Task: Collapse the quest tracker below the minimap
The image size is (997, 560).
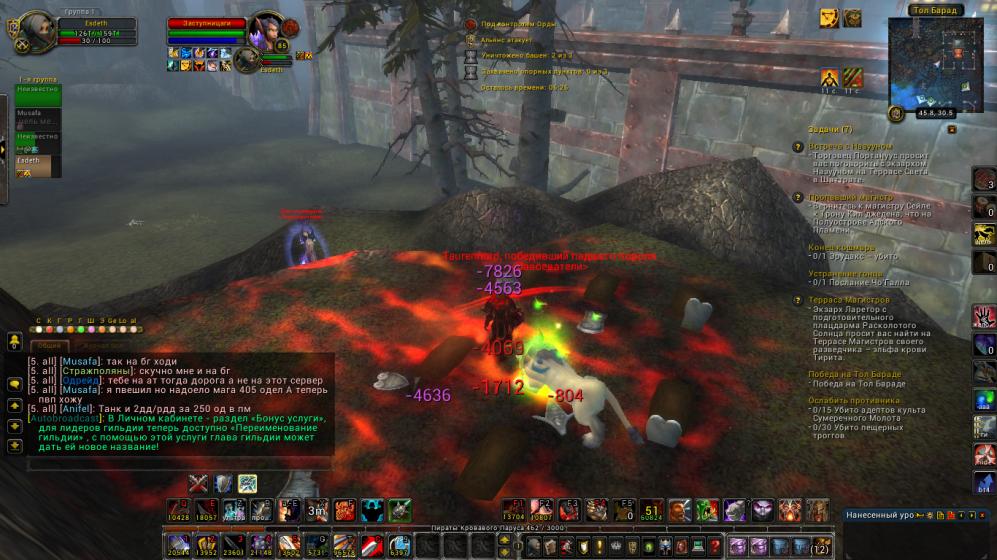Action: tap(951, 129)
